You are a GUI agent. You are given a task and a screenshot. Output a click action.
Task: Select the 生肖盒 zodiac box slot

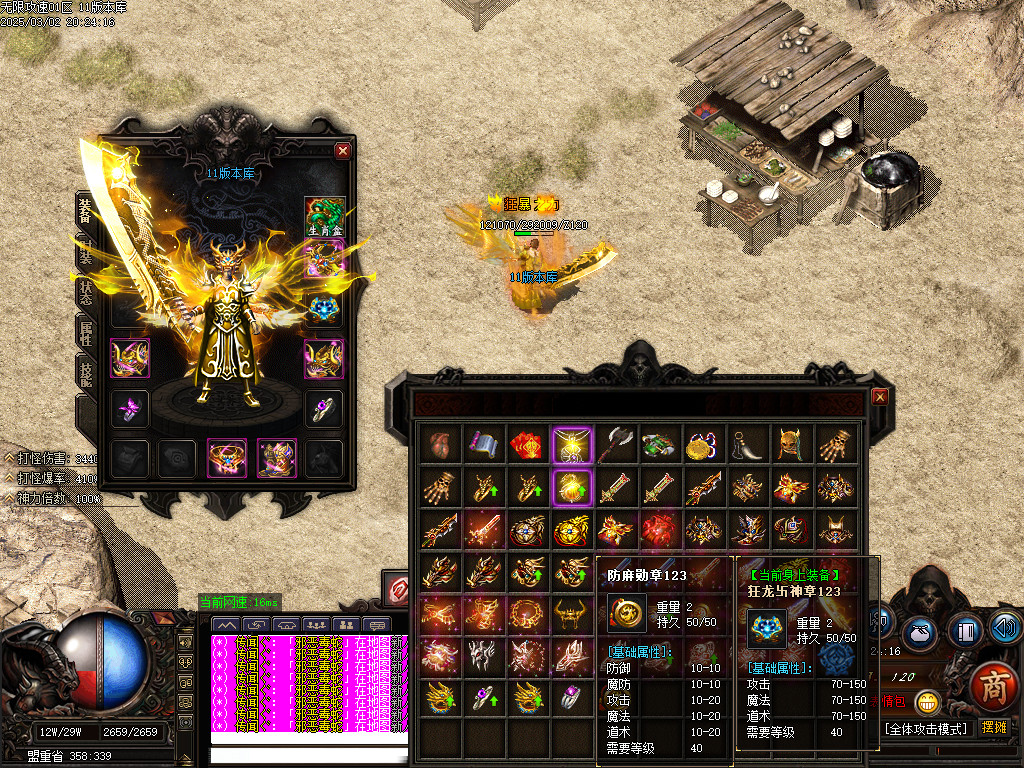[324, 217]
